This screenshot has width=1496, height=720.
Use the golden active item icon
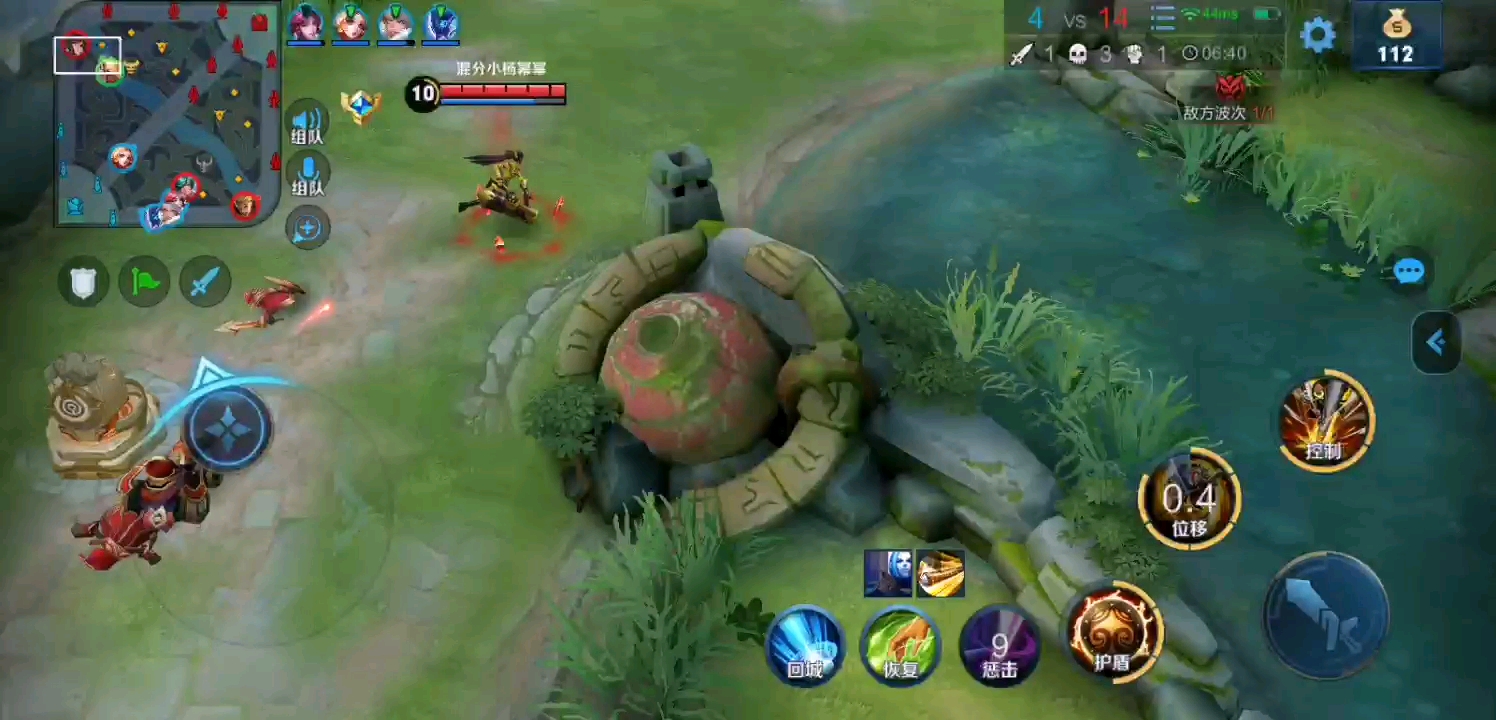[941, 574]
